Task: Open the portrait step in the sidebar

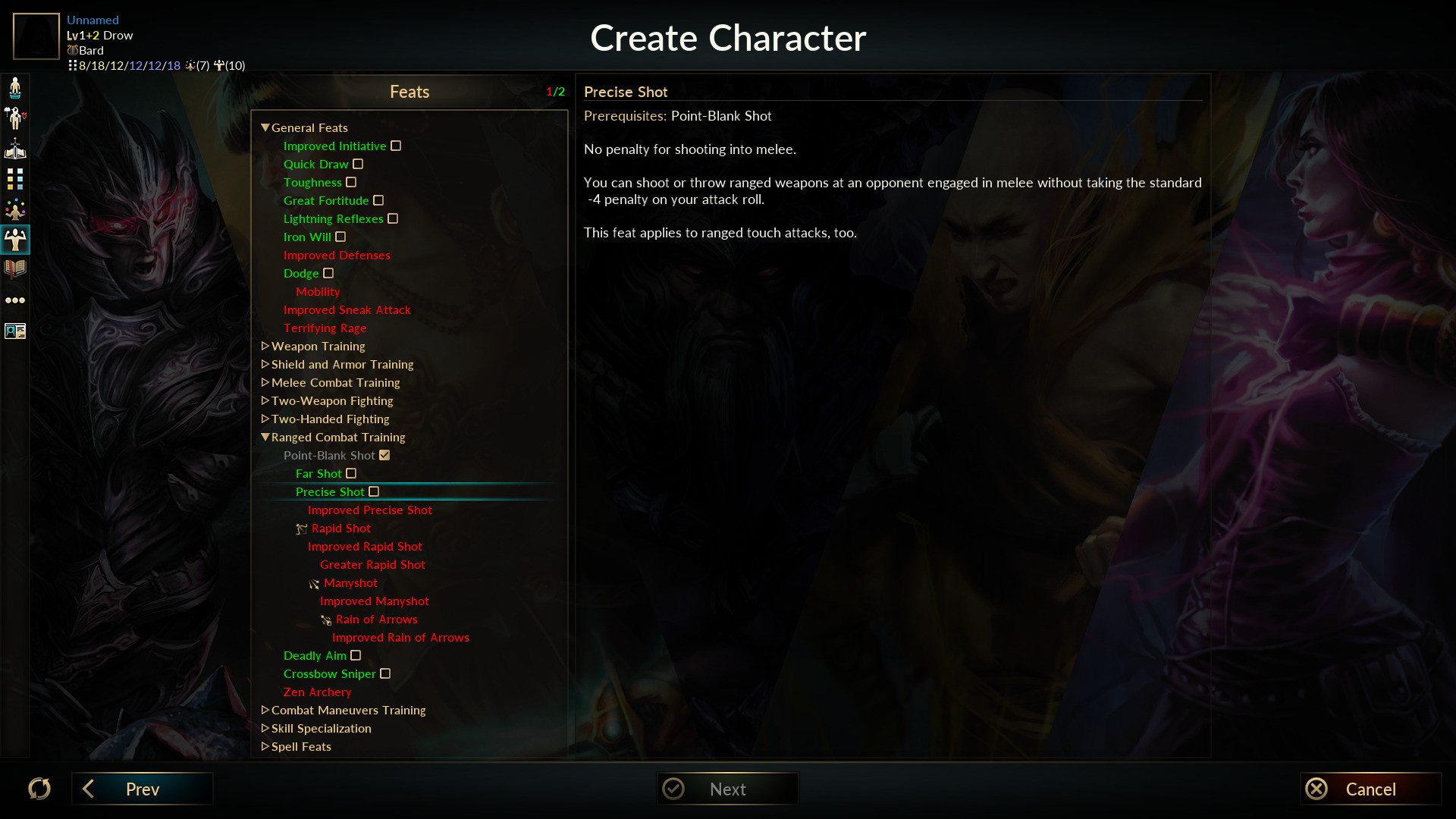Action: (x=15, y=331)
